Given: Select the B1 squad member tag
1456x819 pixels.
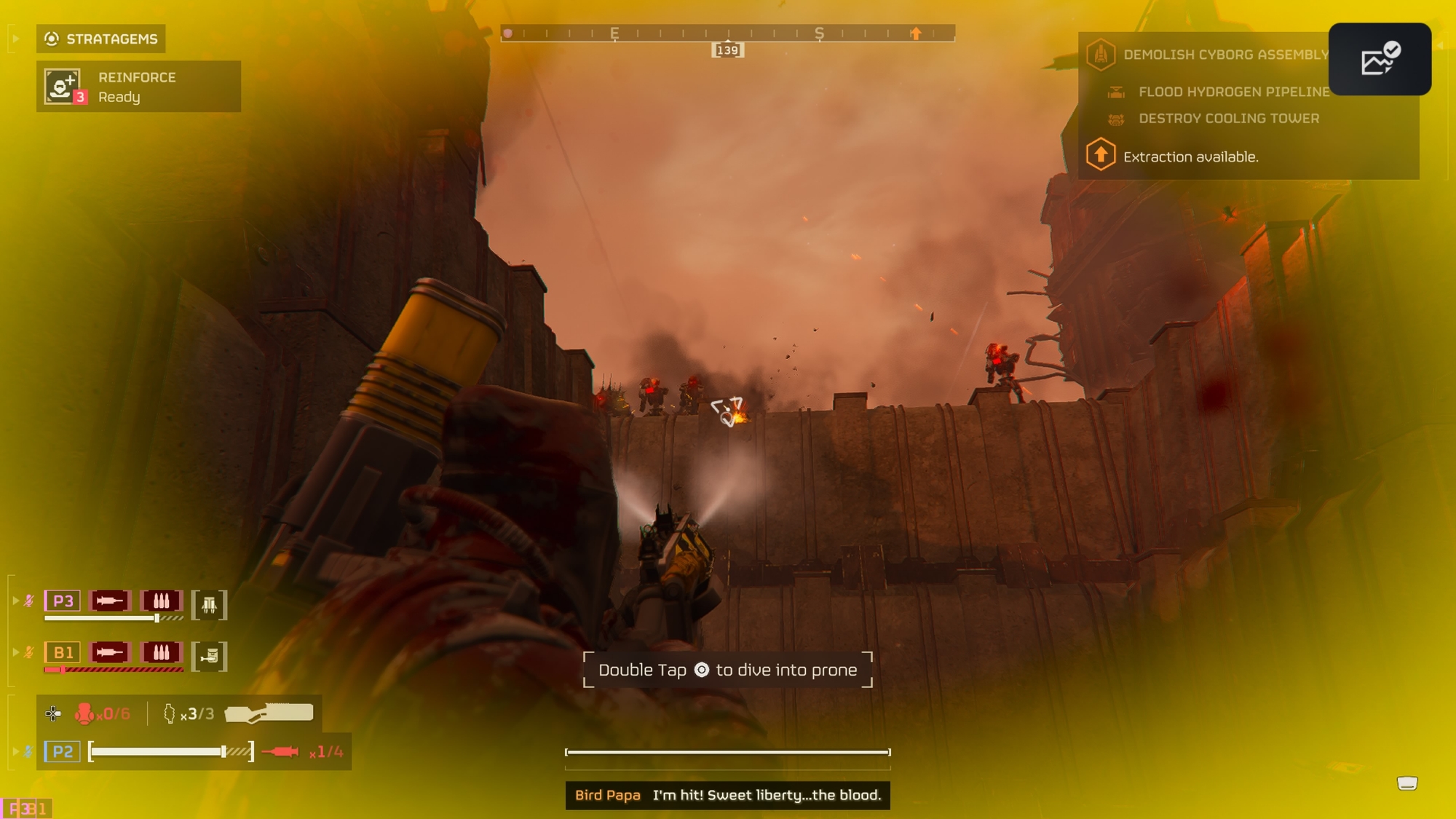Looking at the screenshot, I should (x=63, y=652).
